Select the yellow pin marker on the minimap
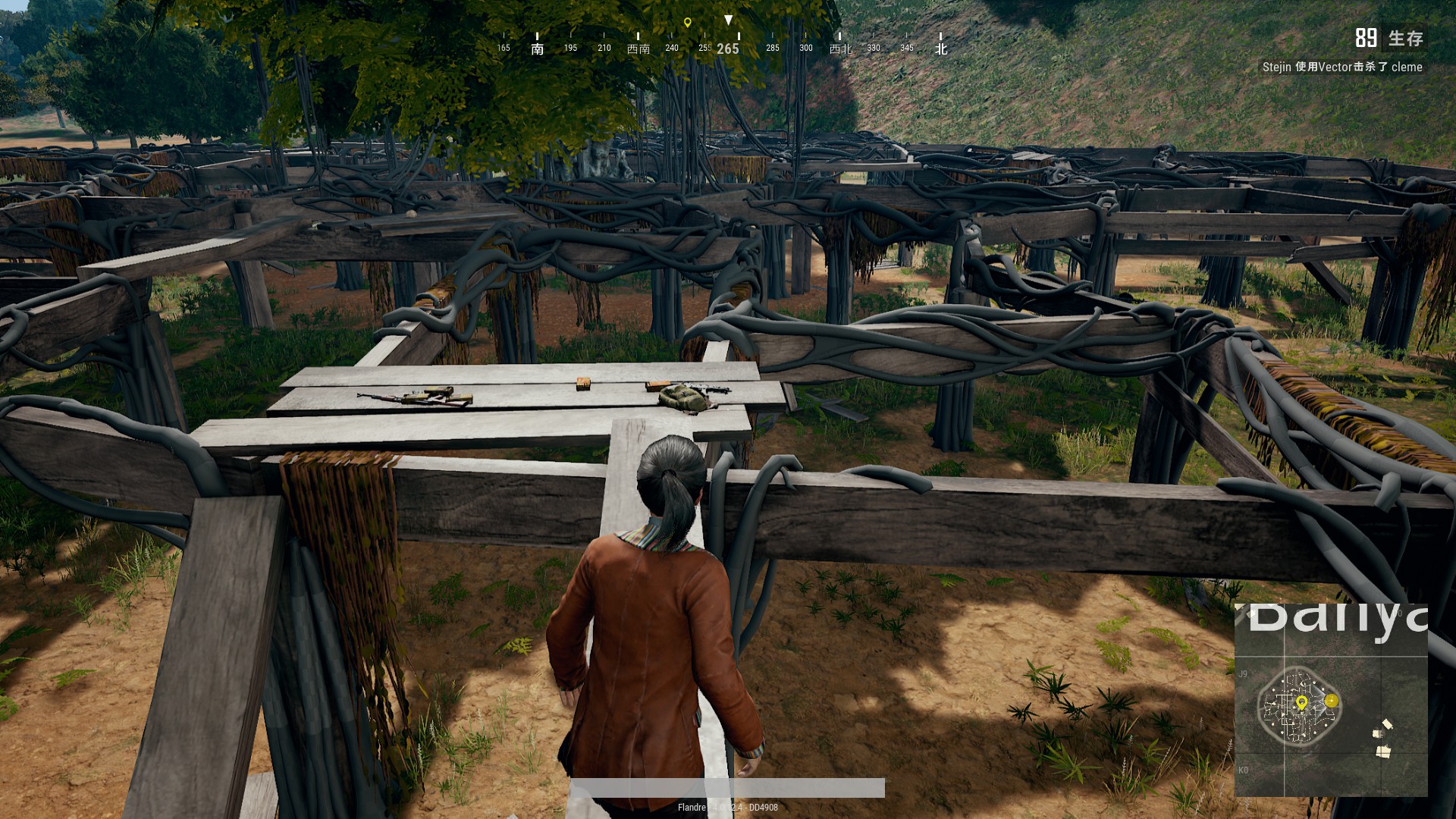This screenshot has width=1456, height=819. (1301, 703)
